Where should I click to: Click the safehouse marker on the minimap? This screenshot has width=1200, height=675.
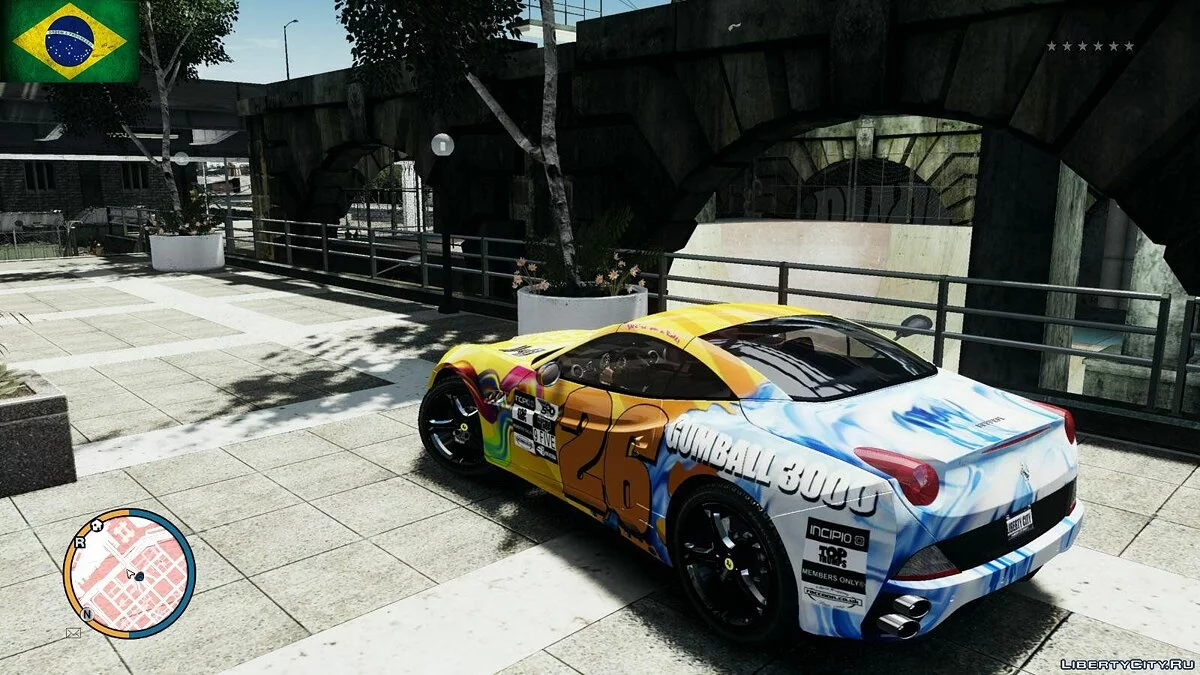98,523
